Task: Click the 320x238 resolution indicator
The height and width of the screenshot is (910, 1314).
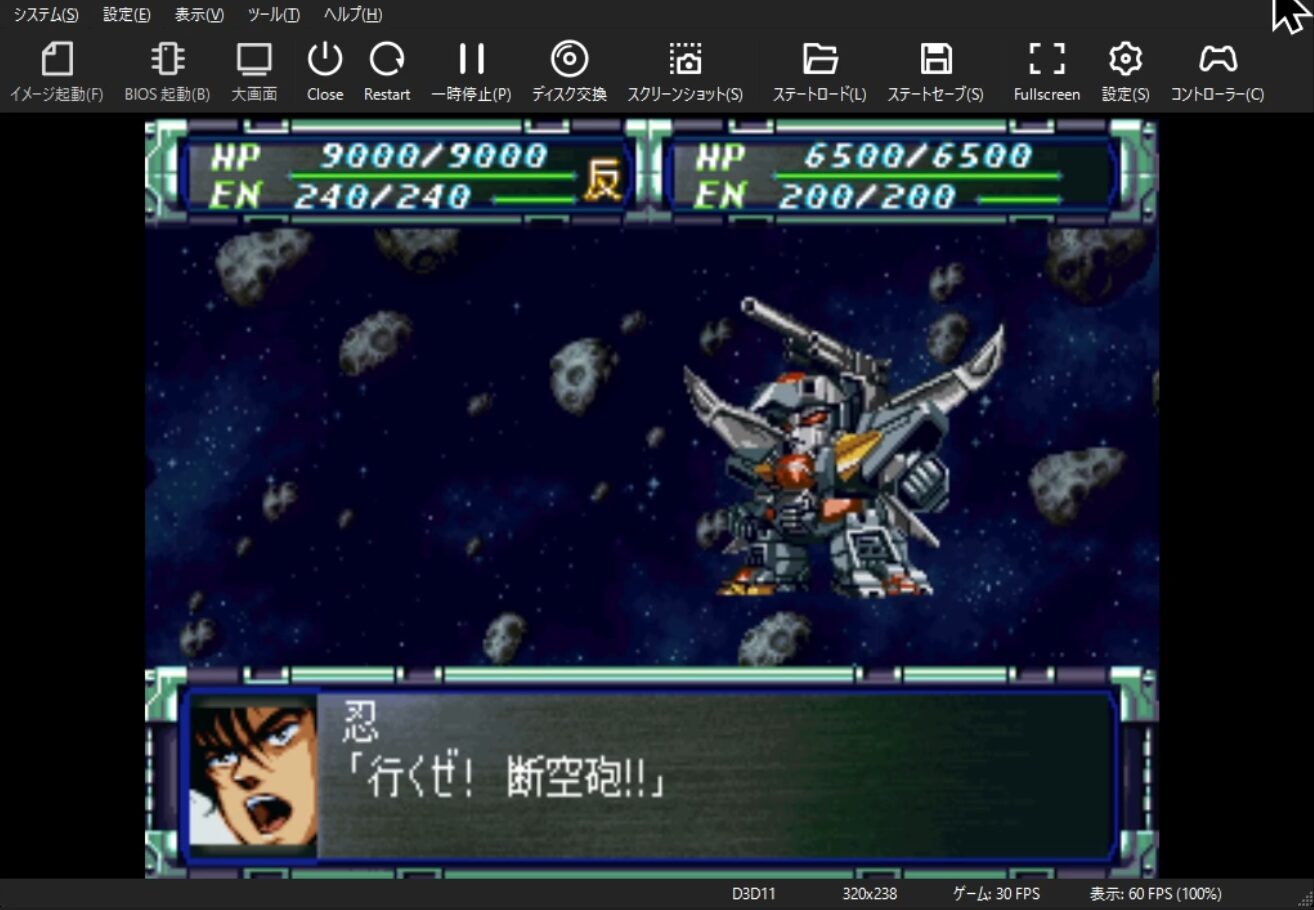Action: coord(871,894)
